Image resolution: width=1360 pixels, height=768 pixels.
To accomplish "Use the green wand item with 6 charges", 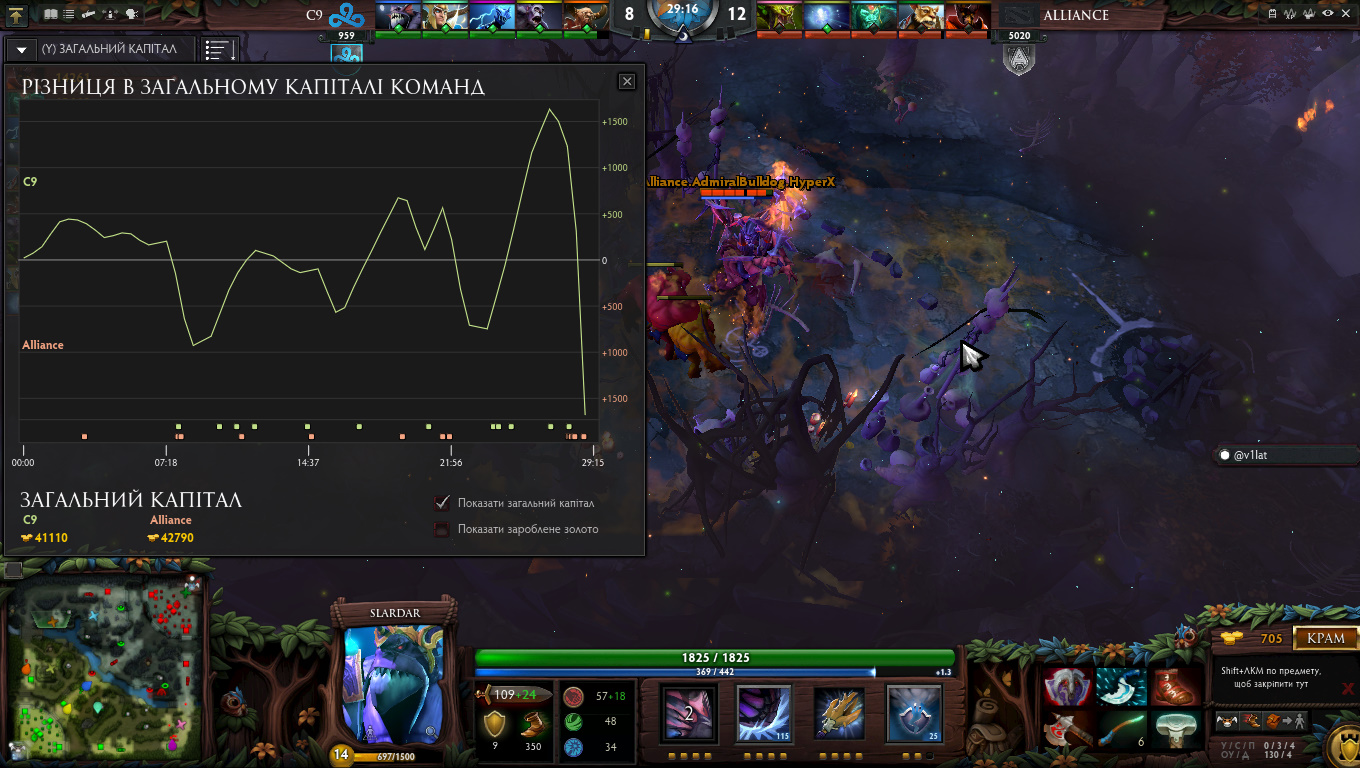I will tap(1122, 729).
